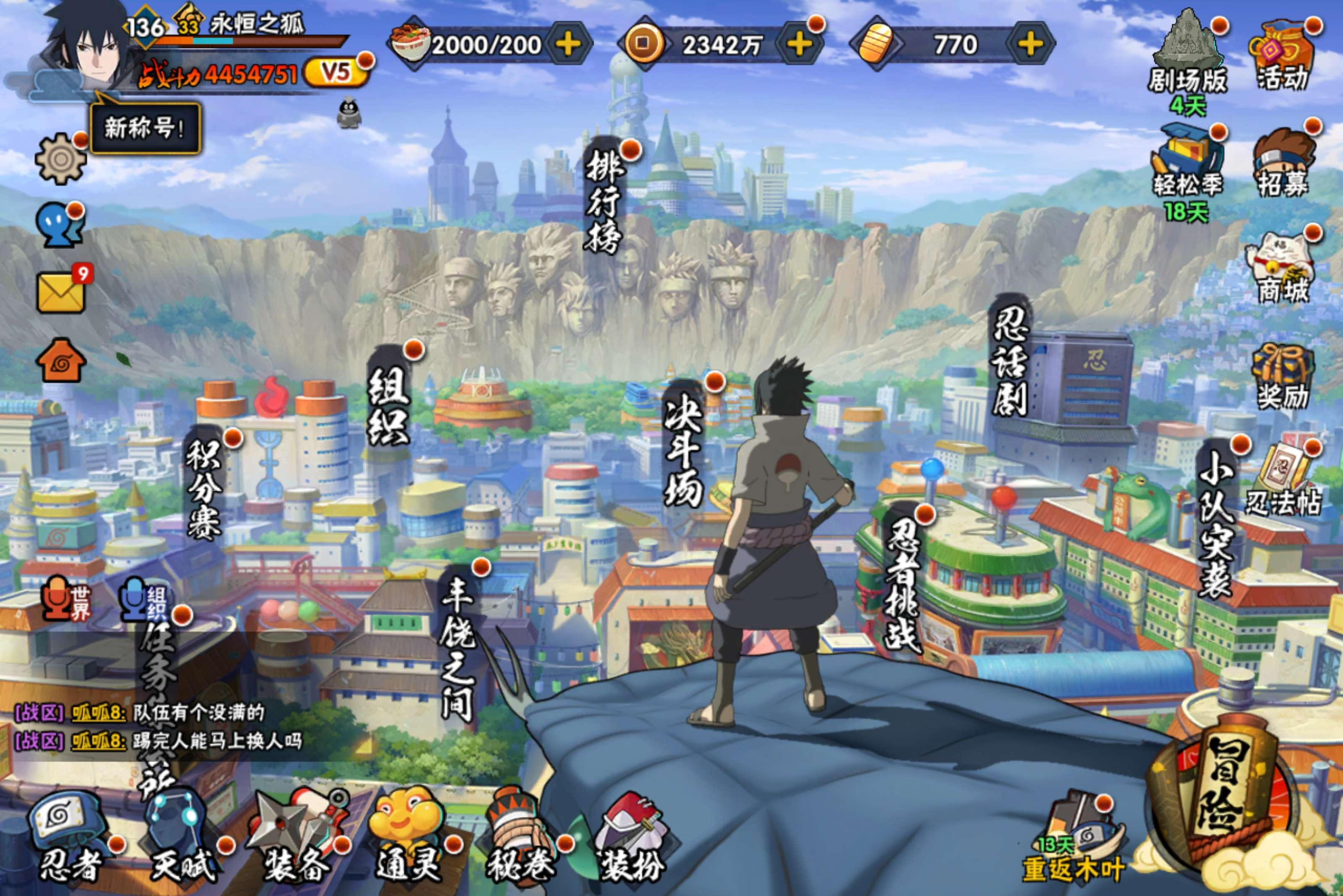Open the 装扮 costume menu

click(632, 837)
